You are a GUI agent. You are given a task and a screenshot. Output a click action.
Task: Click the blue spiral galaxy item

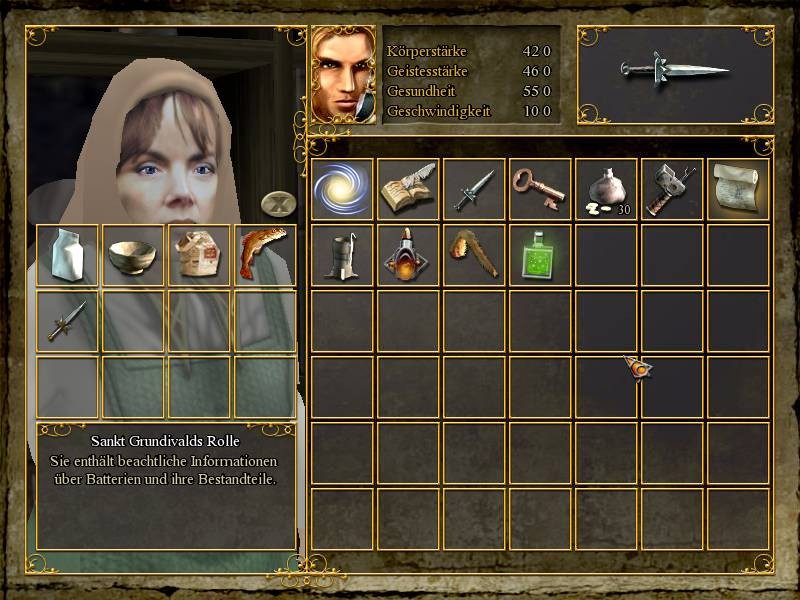coord(342,189)
